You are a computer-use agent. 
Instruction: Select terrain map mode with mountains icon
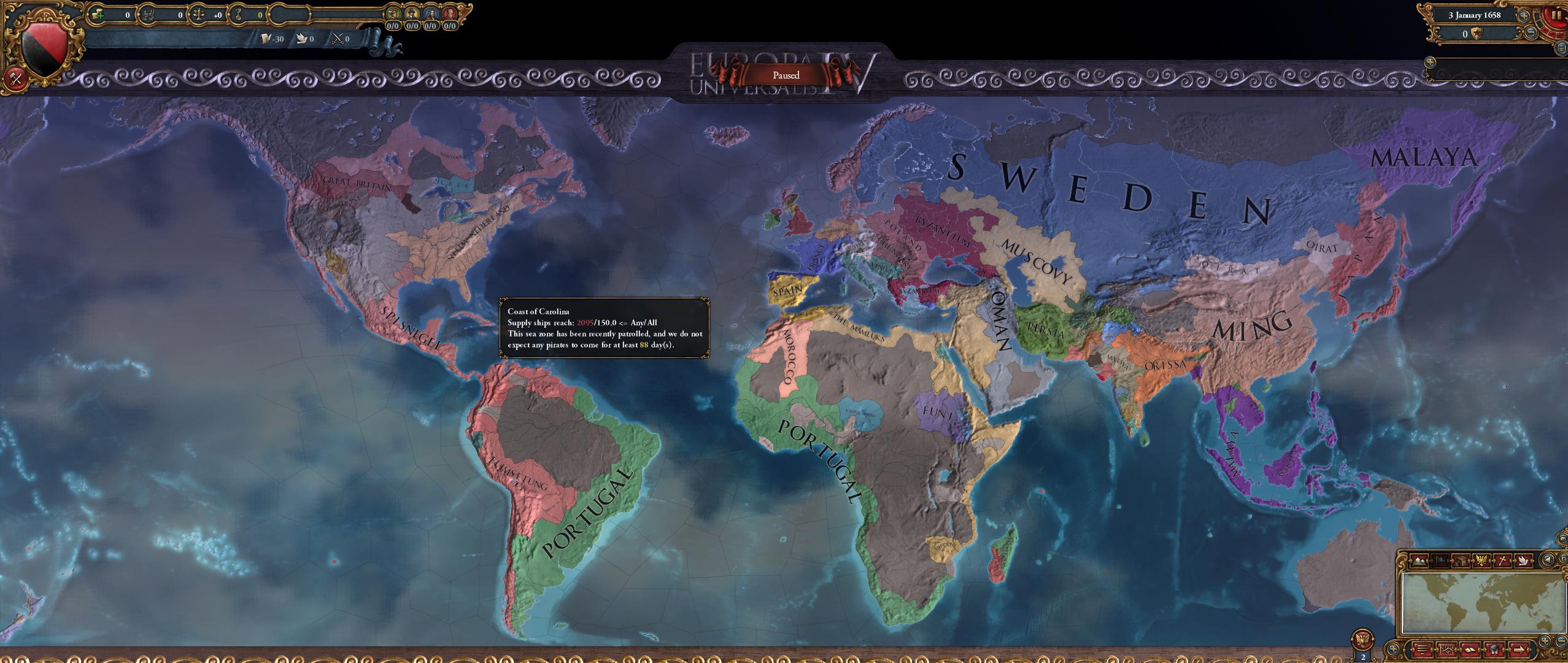point(1418,560)
